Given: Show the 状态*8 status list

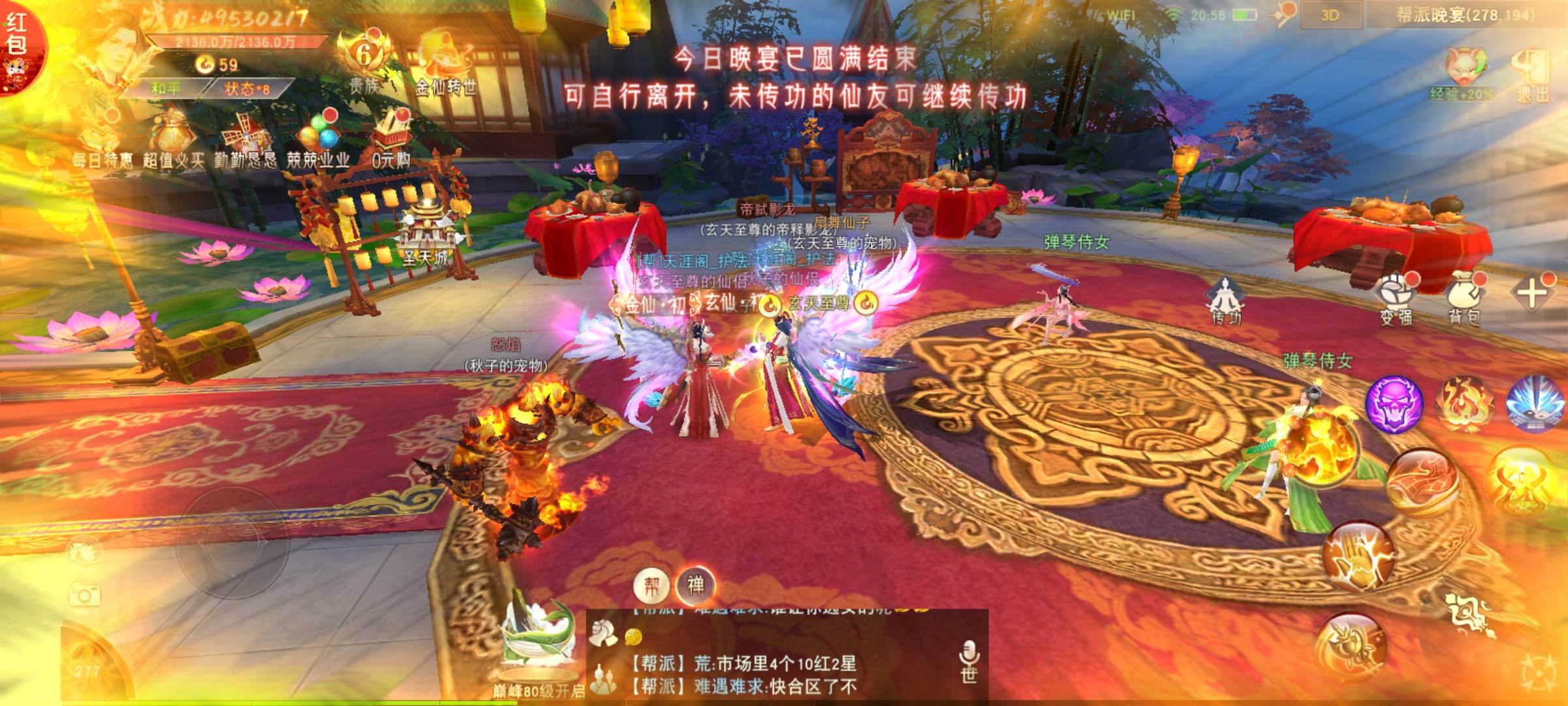Looking at the screenshot, I should (246, 88).
